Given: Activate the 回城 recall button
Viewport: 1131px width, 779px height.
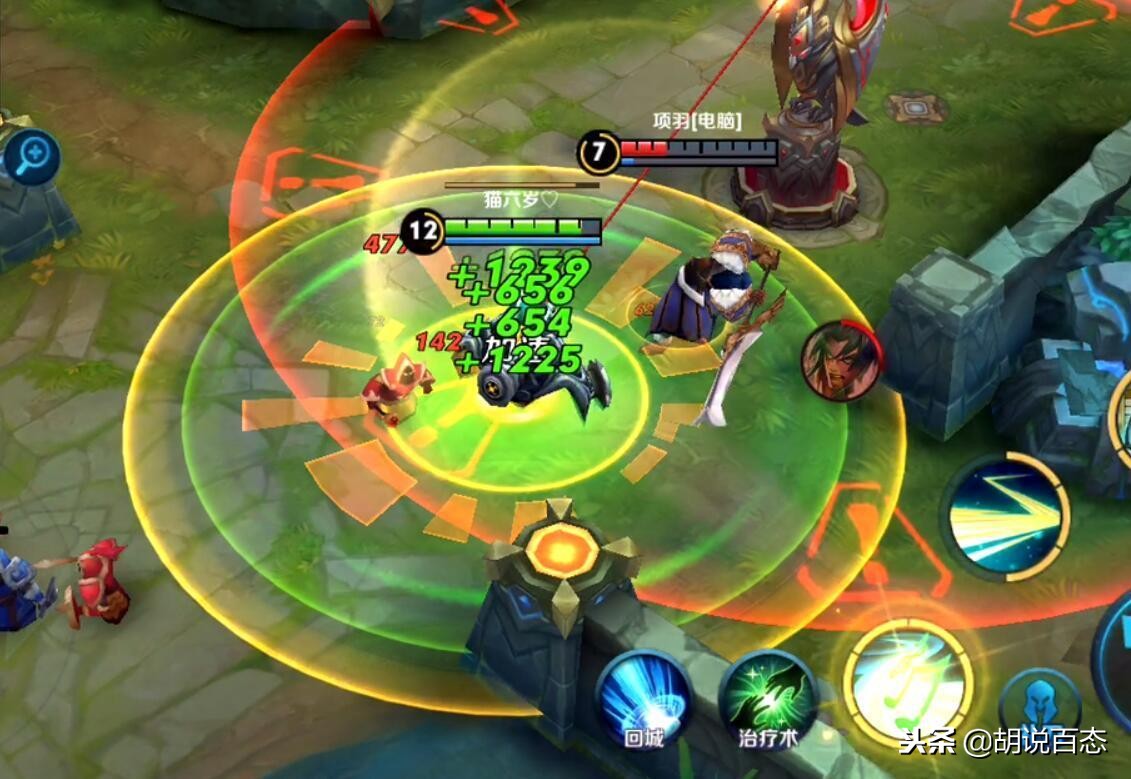Looking at the screenshot, I should pyautogui.click(x=644, y=697).
